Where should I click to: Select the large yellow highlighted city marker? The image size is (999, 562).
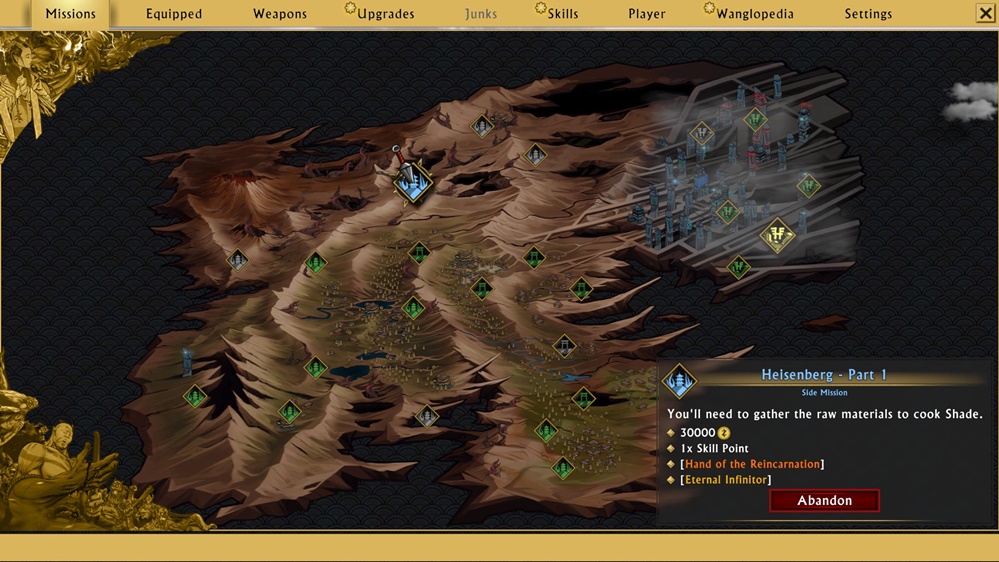tap(777, 236)
